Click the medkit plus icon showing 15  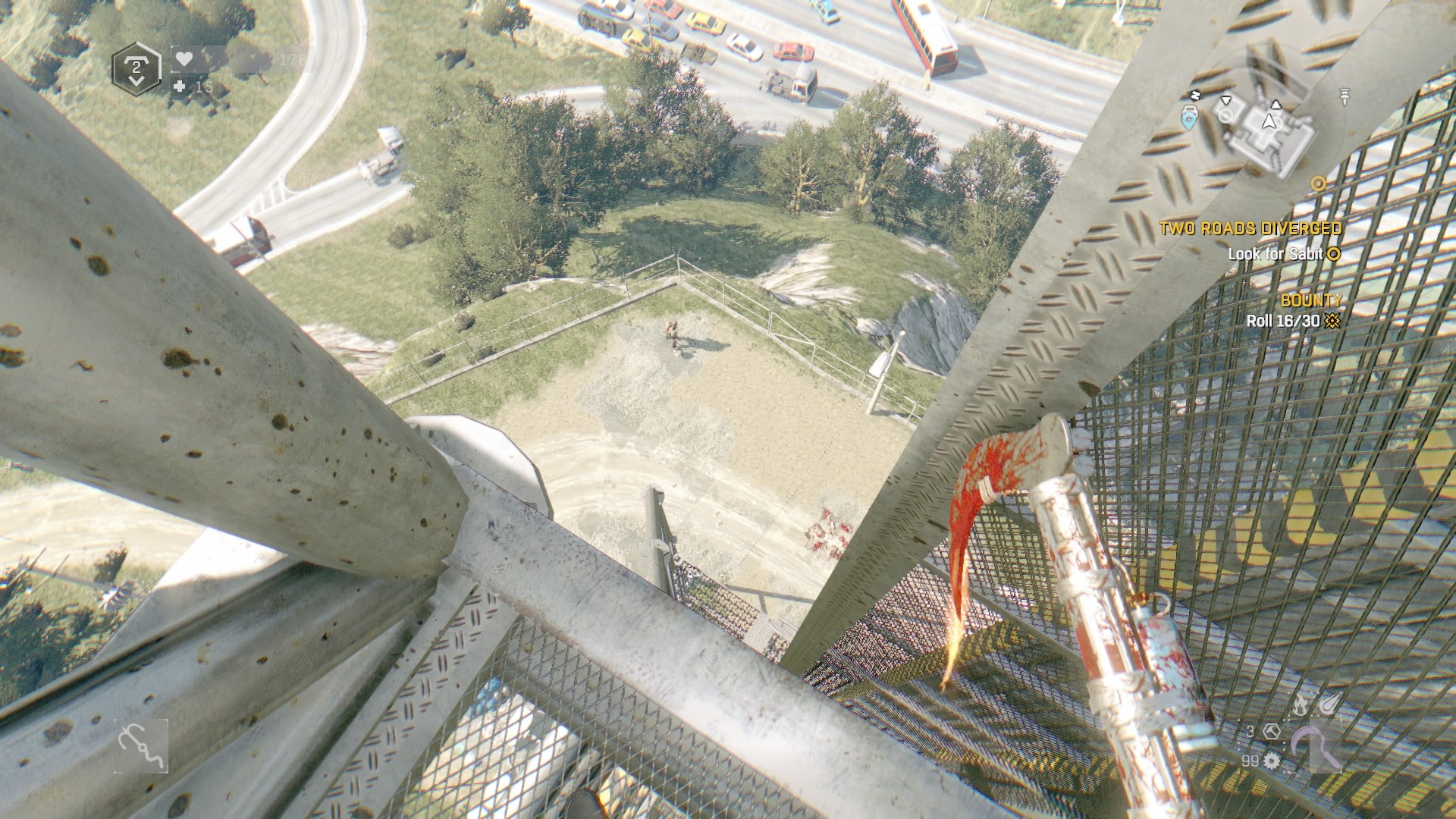[180, 86]
